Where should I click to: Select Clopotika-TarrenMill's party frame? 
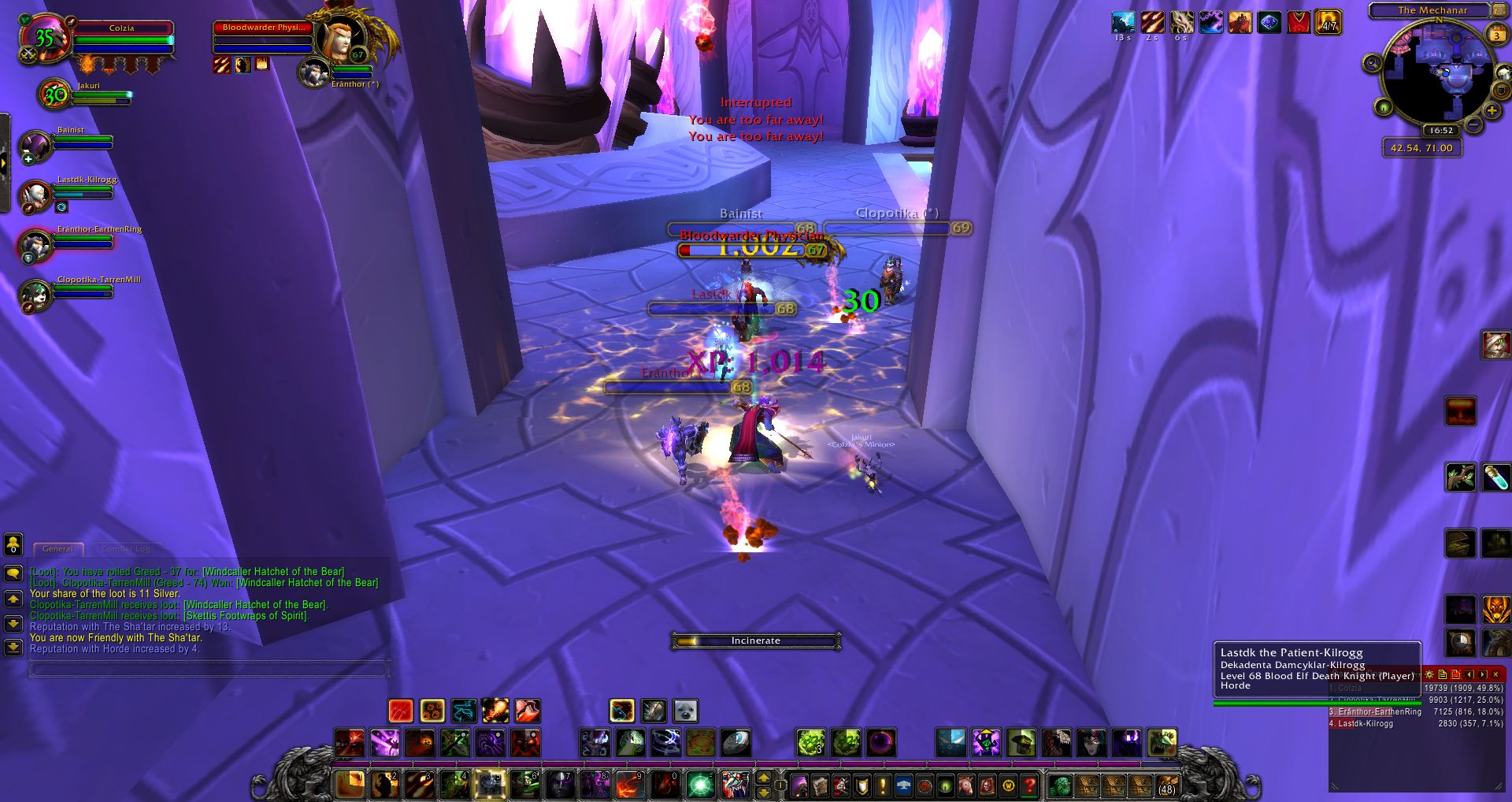coord(35,295)
